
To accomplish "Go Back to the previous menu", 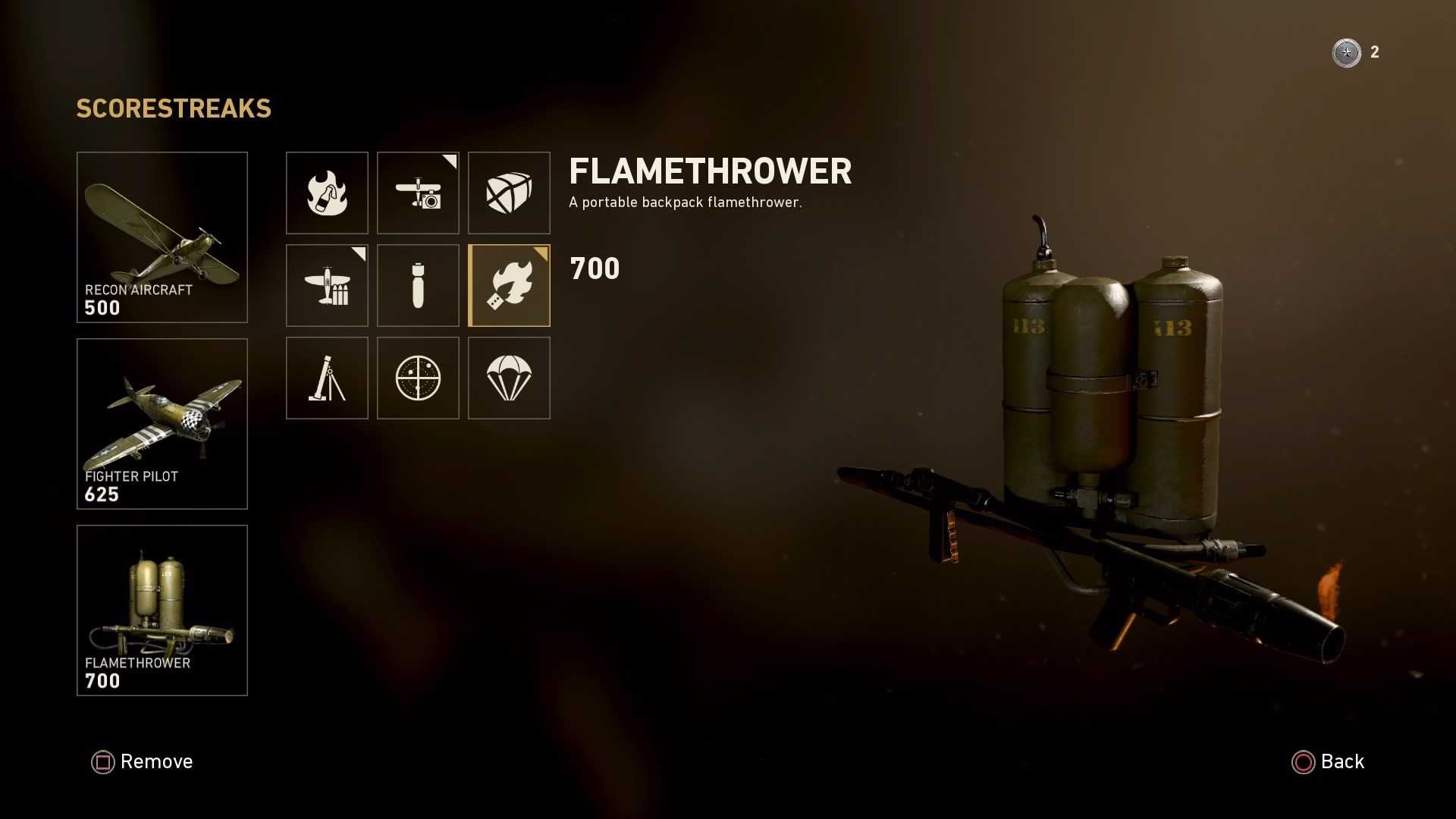I will 1328,761.
